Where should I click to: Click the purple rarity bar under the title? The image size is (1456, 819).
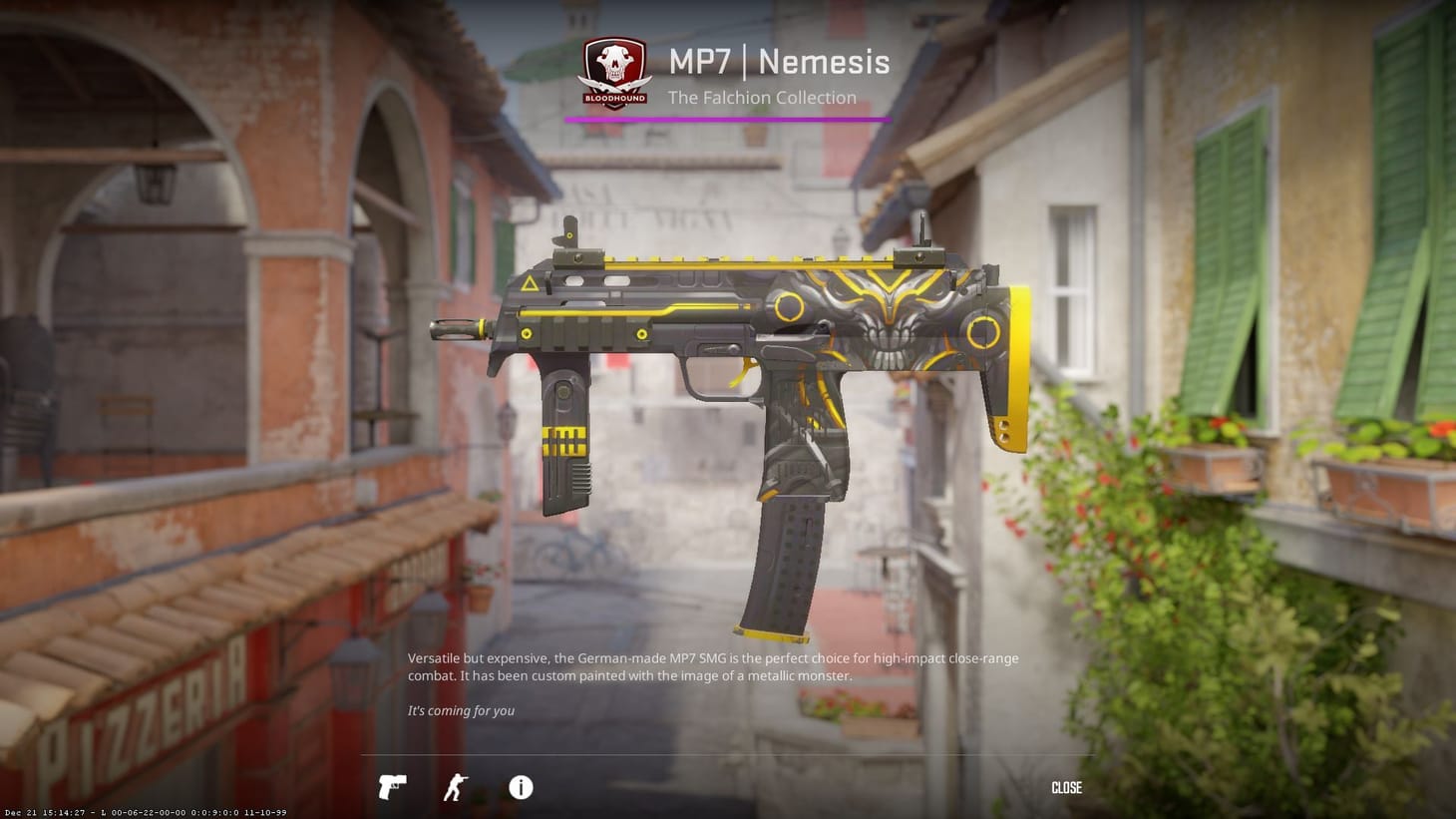point(728,118)
